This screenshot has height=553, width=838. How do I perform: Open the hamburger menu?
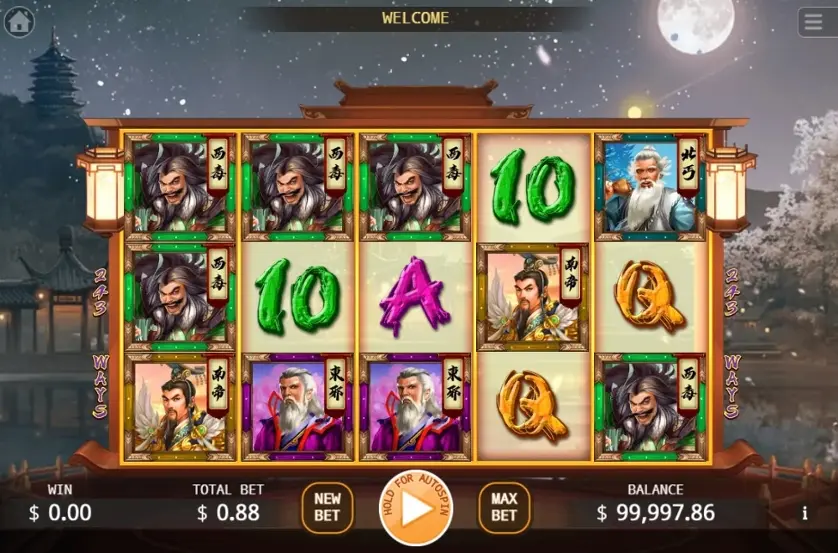coord(816,22)
